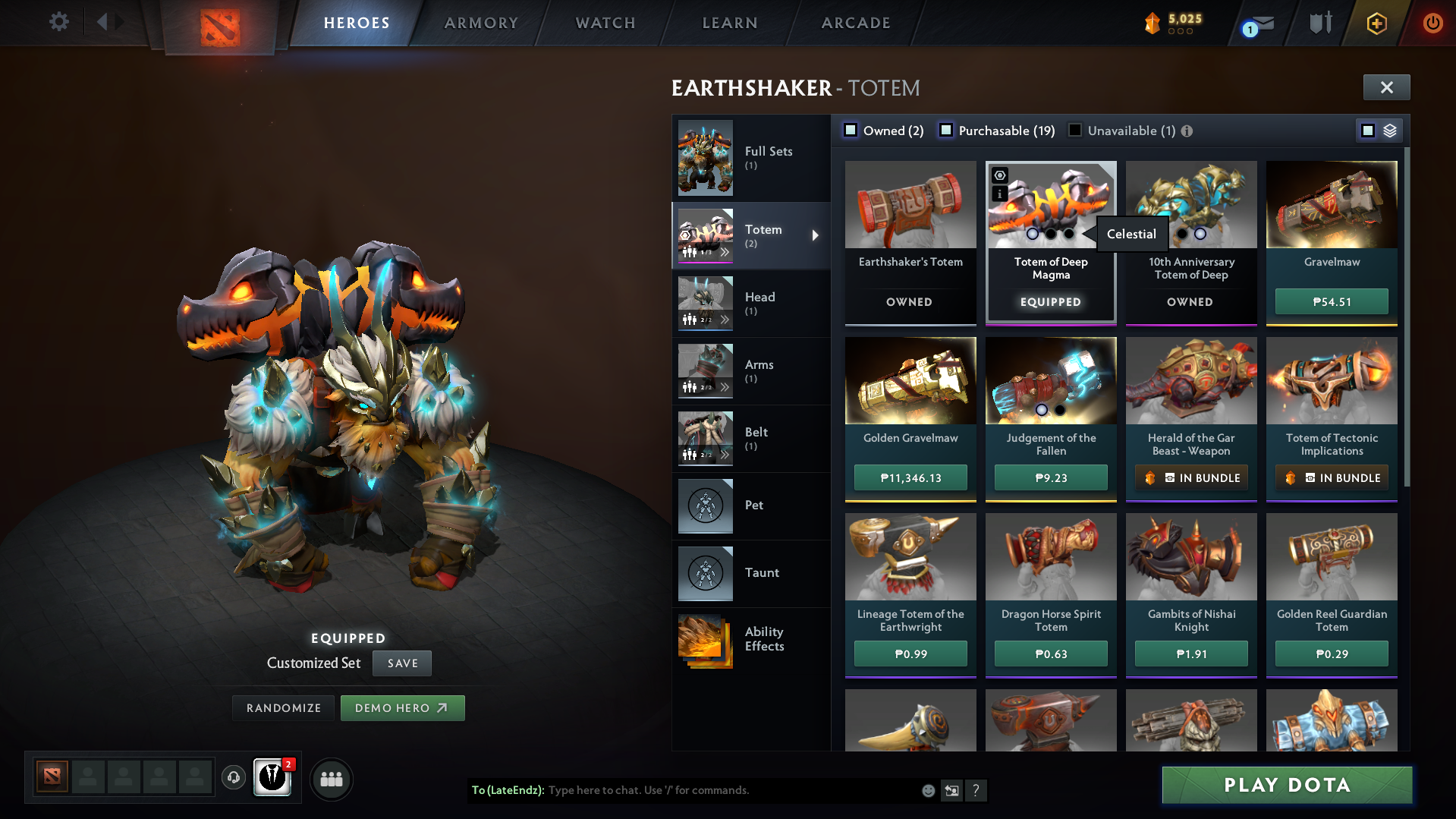The image size is (1456, 819).
Task: Open settings via the gear icon
Action: coord(58,22)
